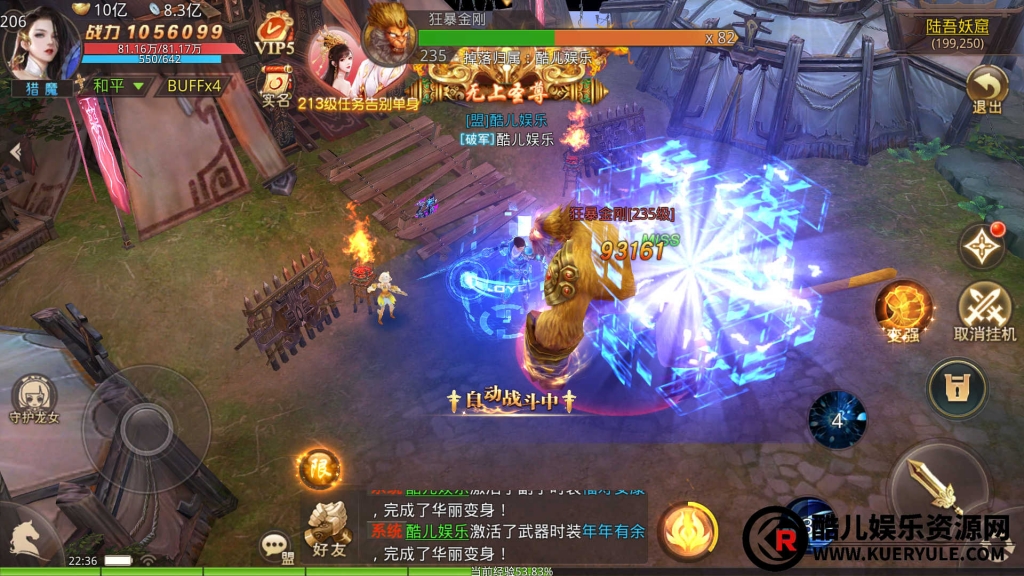This screenshot has width=1024, height=576.
Task: Tap the lock target button
Action: pyautogui.click(x=957, y=388)
